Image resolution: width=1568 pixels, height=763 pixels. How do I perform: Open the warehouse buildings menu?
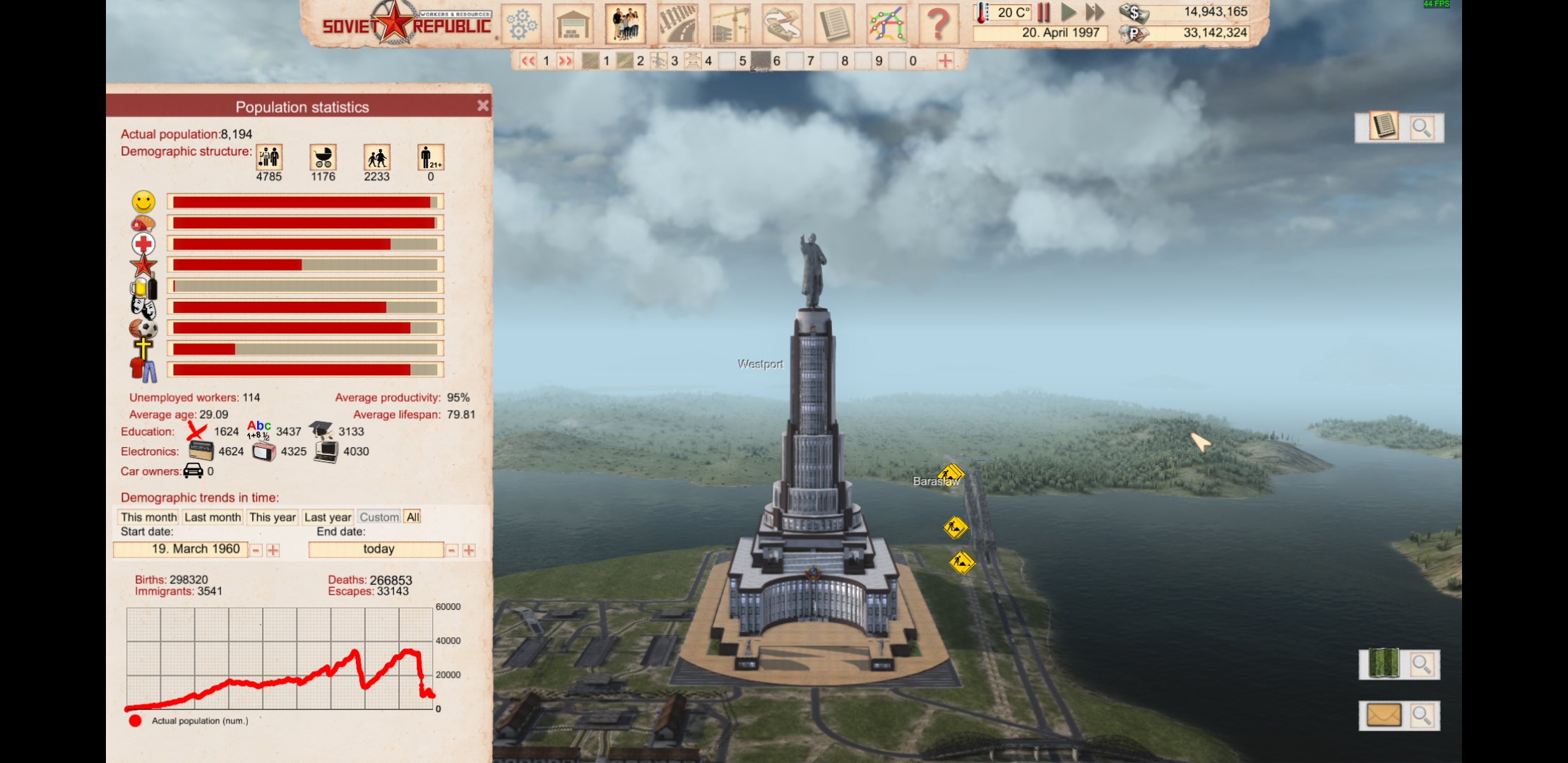pos(573,24)
